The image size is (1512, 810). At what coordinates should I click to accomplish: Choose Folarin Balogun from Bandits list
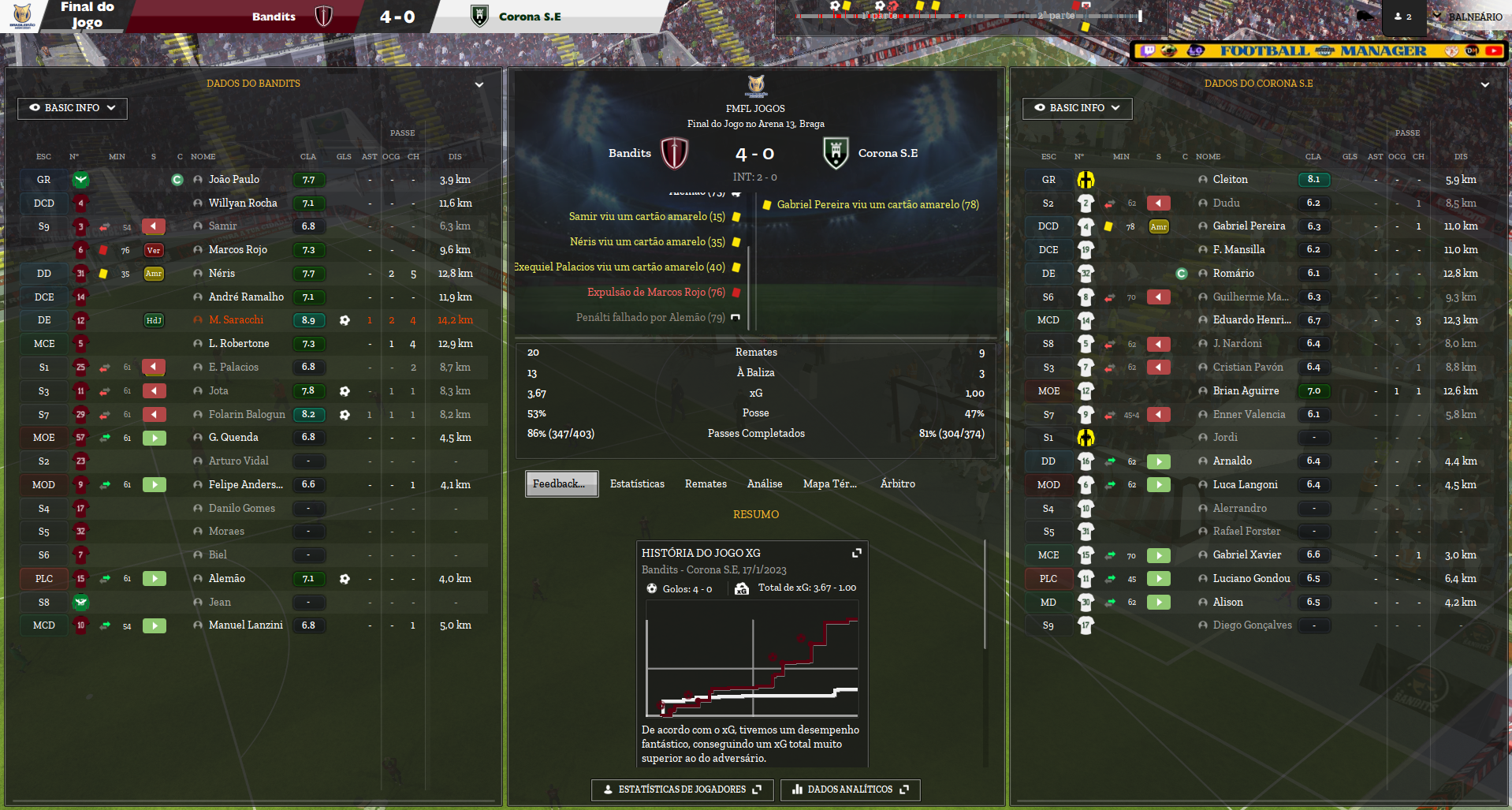tap(247, 414)
